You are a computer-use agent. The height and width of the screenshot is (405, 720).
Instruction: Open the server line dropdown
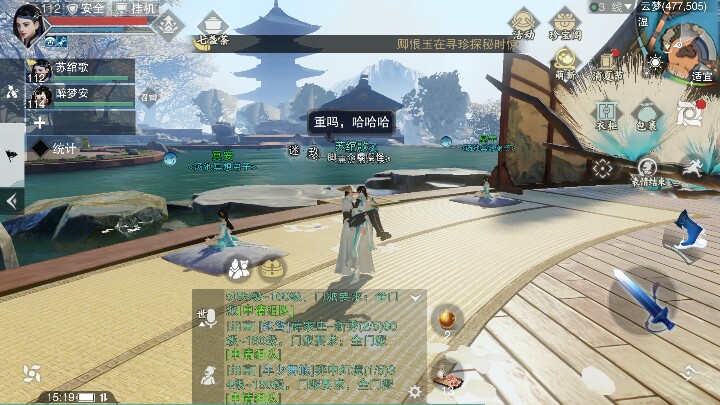click(611, 7)
